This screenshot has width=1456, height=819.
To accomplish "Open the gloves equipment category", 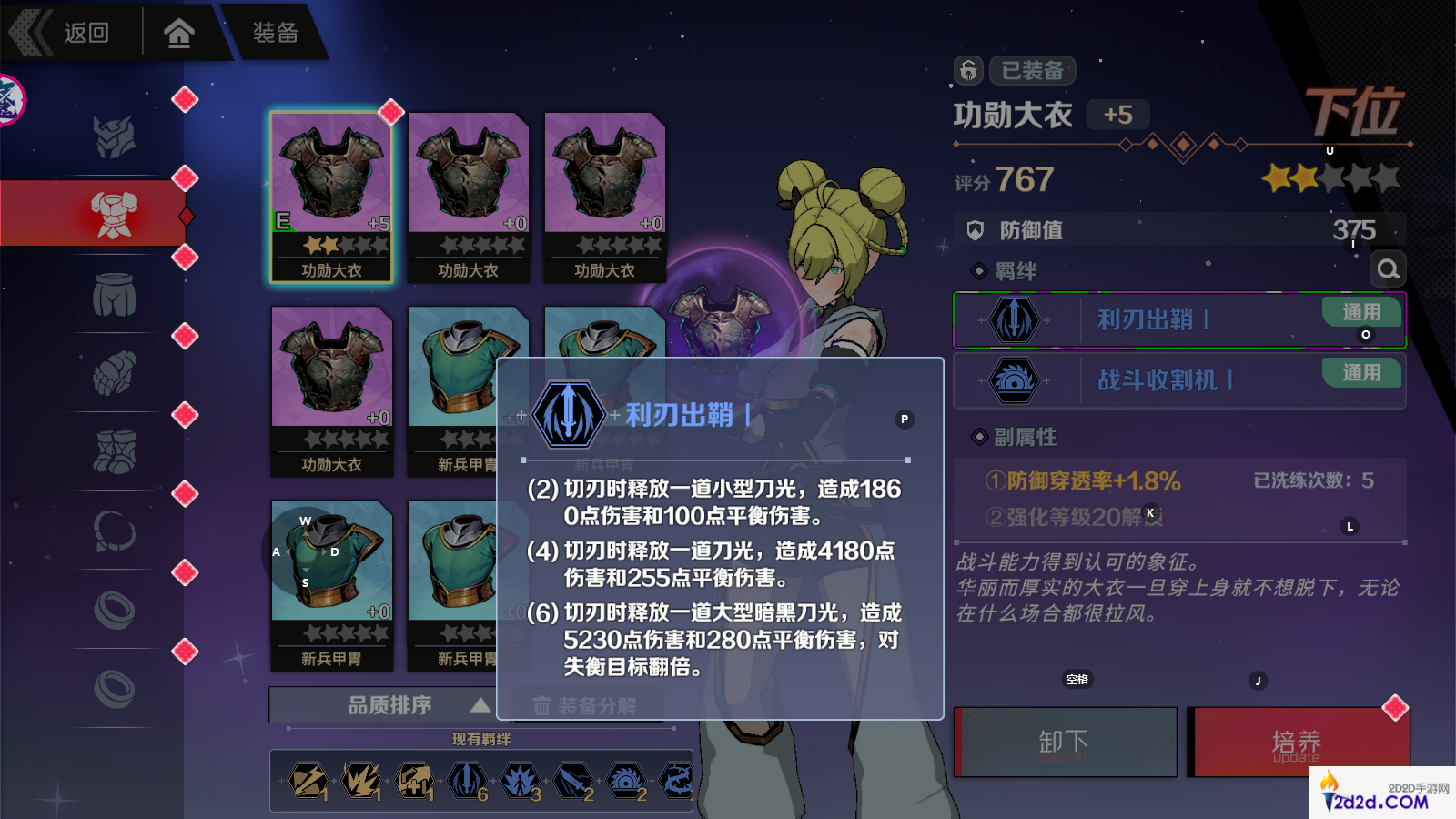I will (x=115, y=373).
